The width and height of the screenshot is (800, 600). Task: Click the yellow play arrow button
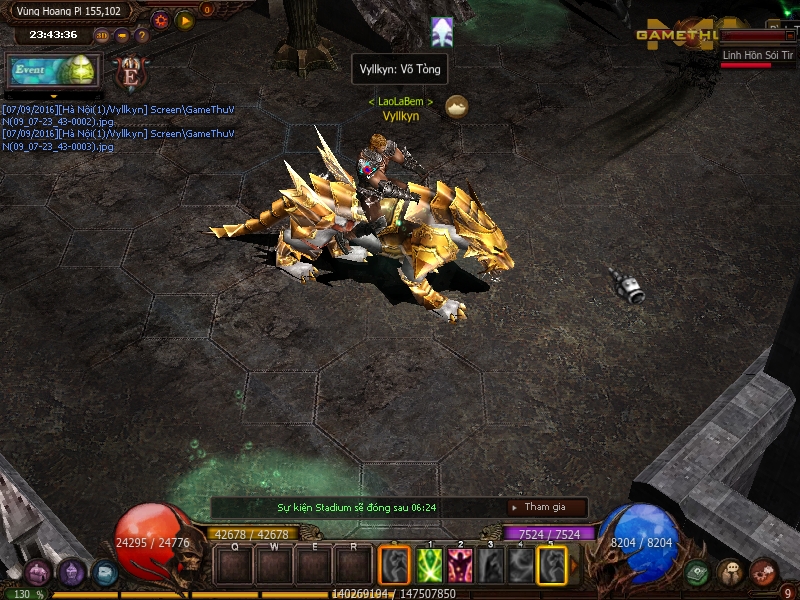tap(185, 19)
